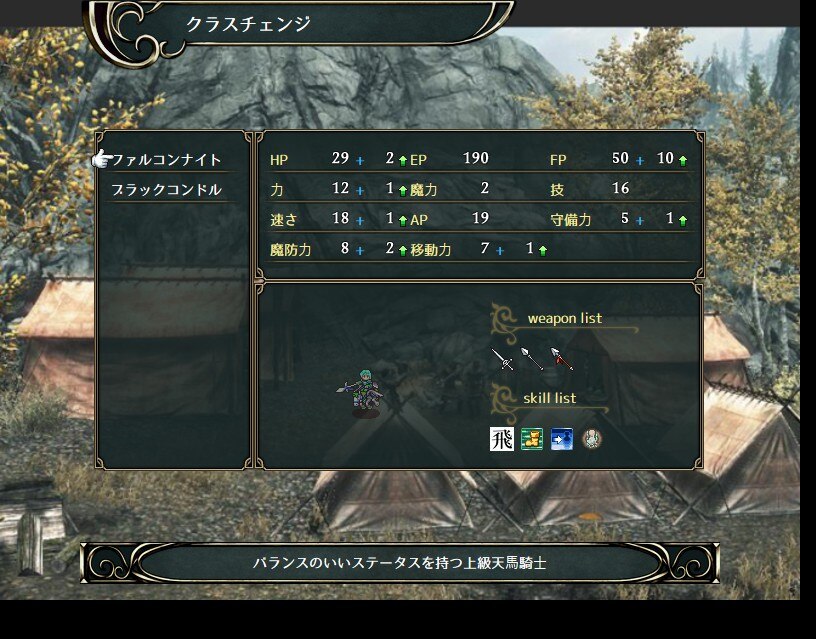This screenshot has width=816, height=639.
Task: Click the red-flagged lance weapon icon
Action: coord(562,359)
